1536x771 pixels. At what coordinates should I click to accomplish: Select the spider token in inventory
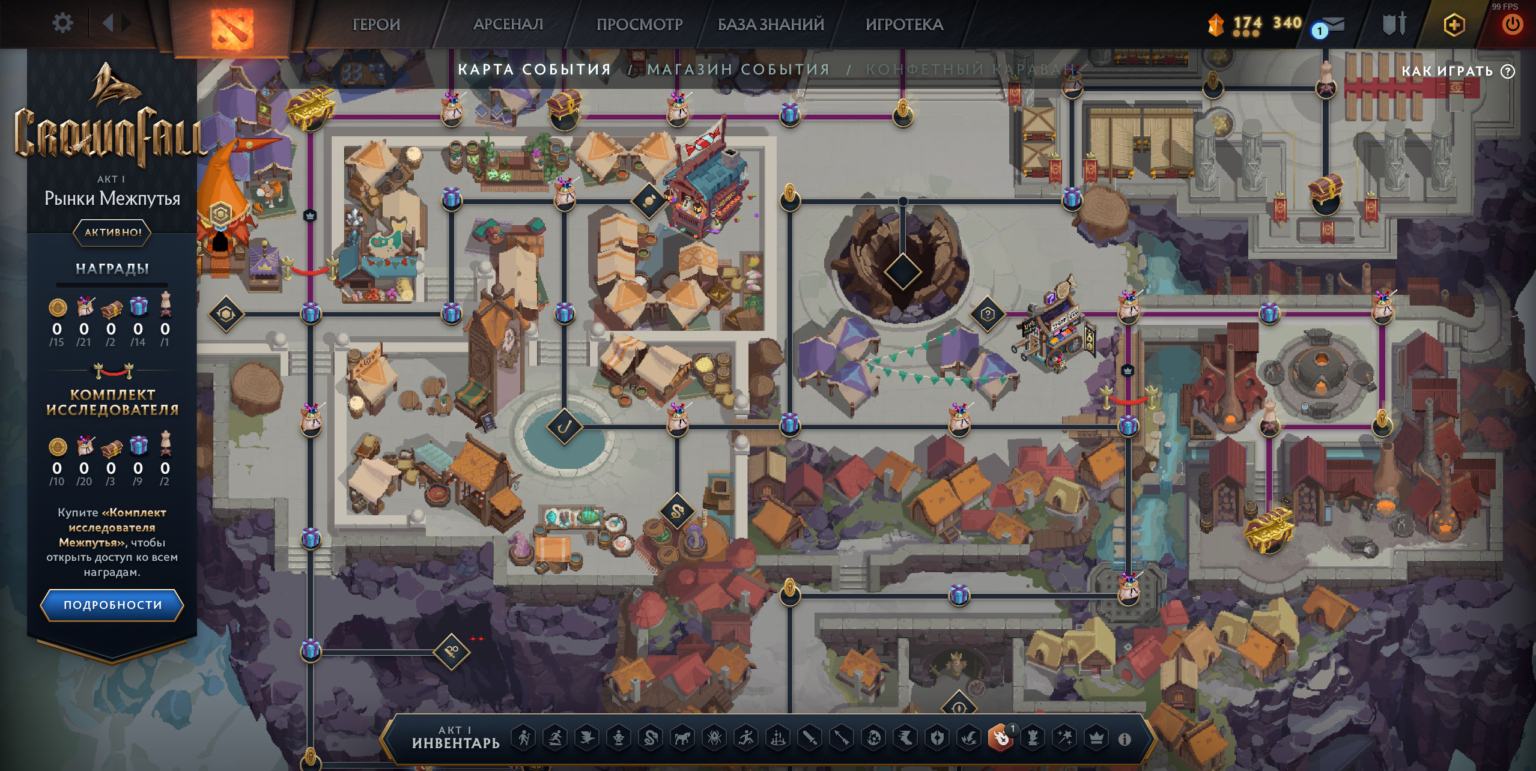713,739
